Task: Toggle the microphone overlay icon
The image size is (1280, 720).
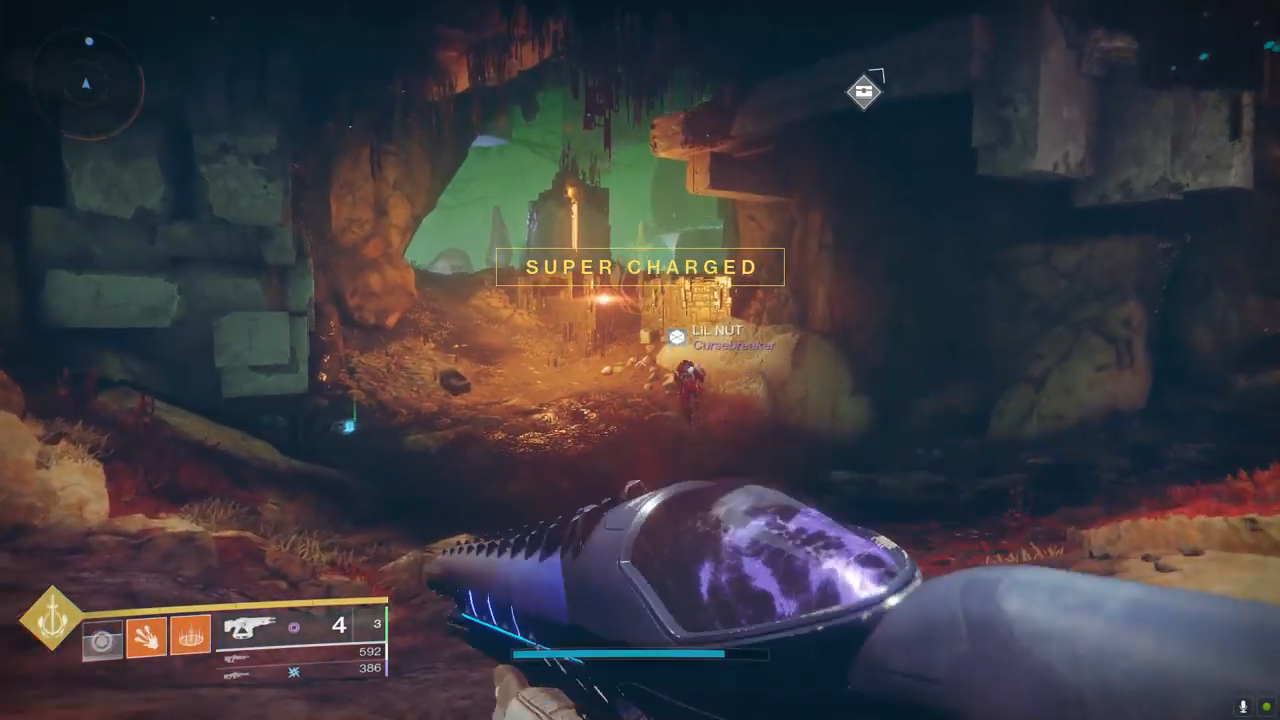Action: [1244, 707]
